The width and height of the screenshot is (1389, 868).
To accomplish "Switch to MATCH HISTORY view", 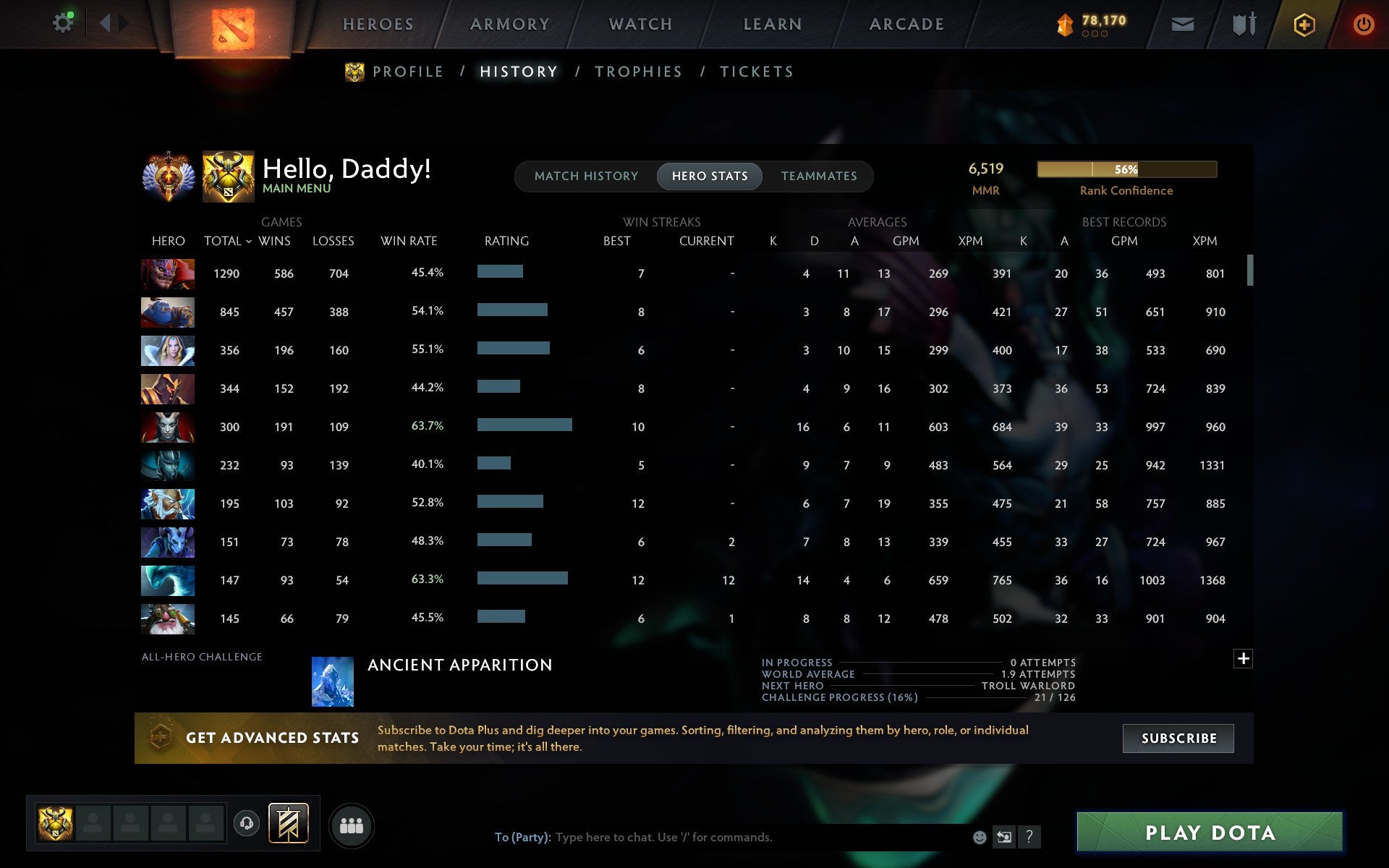I will (x=586, y=176).
